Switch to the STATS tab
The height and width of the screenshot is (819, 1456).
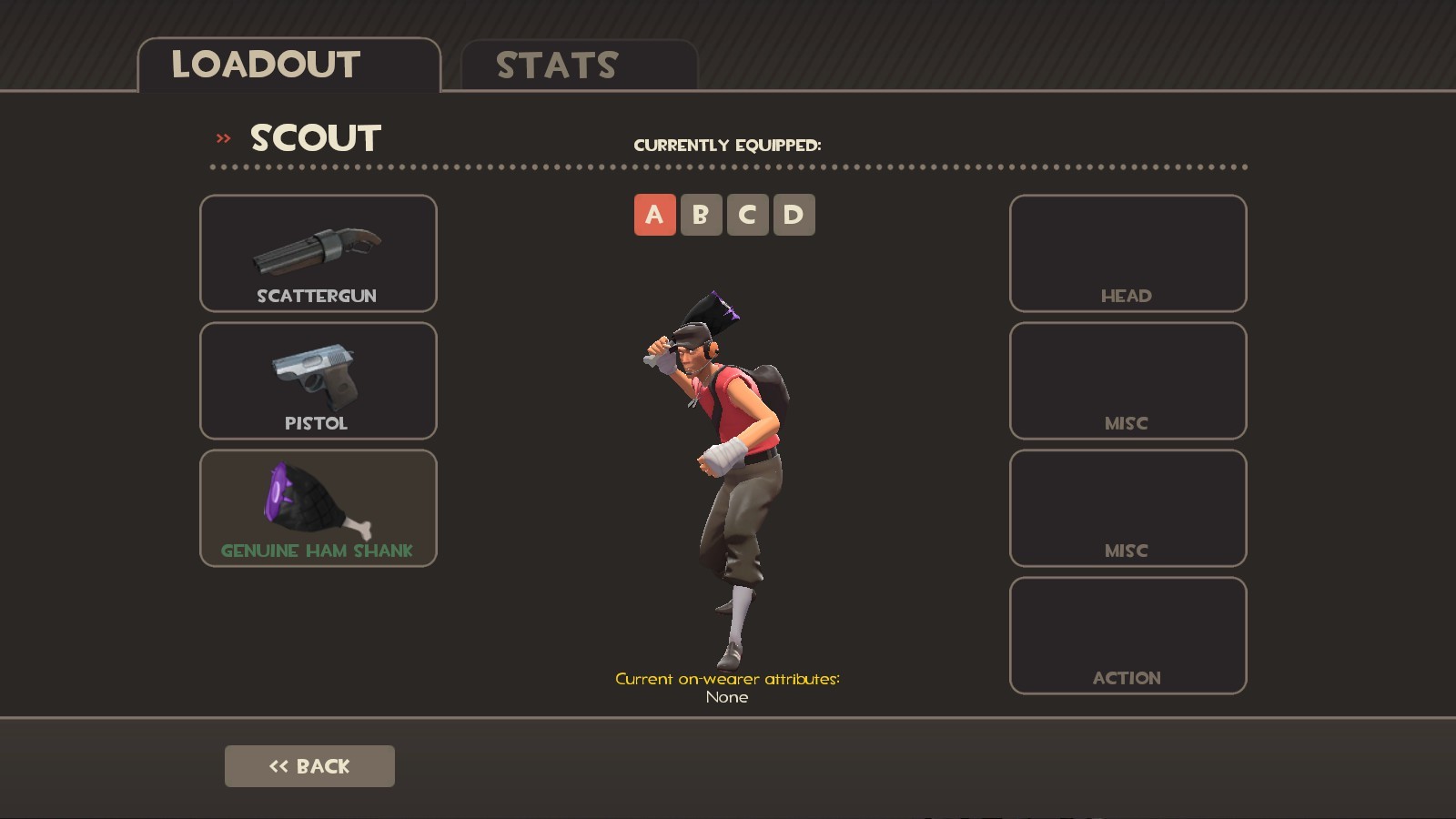555,64
